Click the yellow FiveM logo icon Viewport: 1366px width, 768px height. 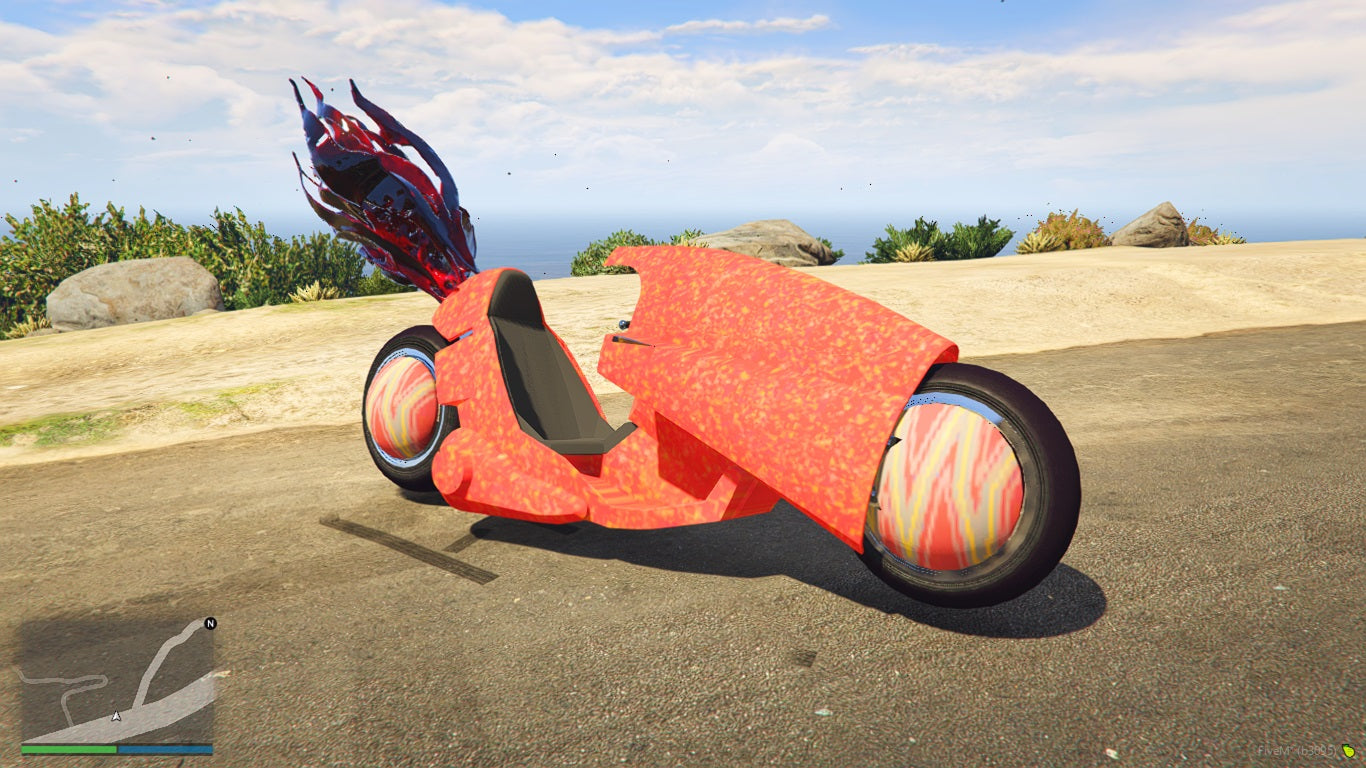[x=1348, y=751]
